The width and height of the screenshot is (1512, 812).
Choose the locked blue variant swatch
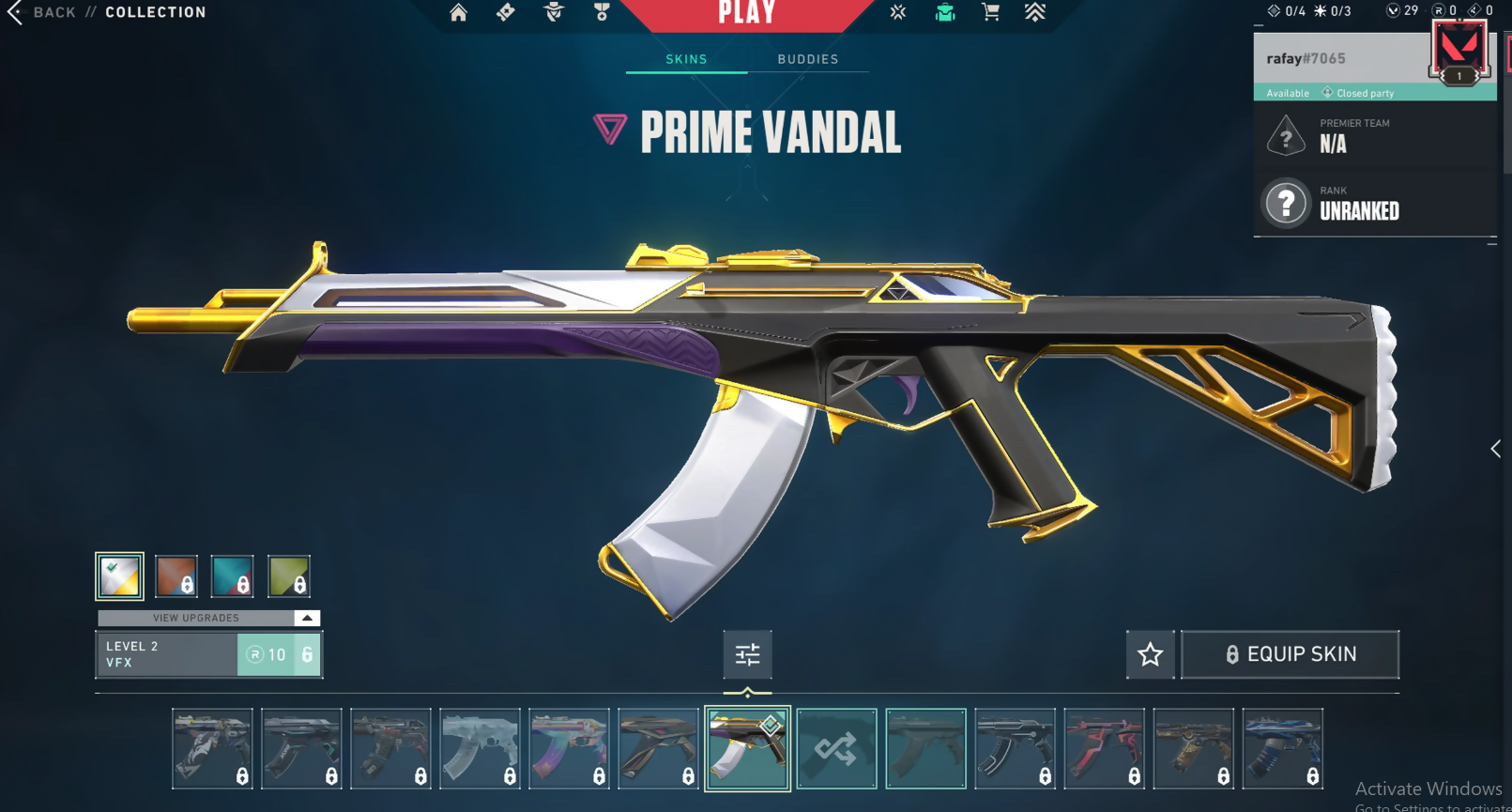click(x=232, y=575)
